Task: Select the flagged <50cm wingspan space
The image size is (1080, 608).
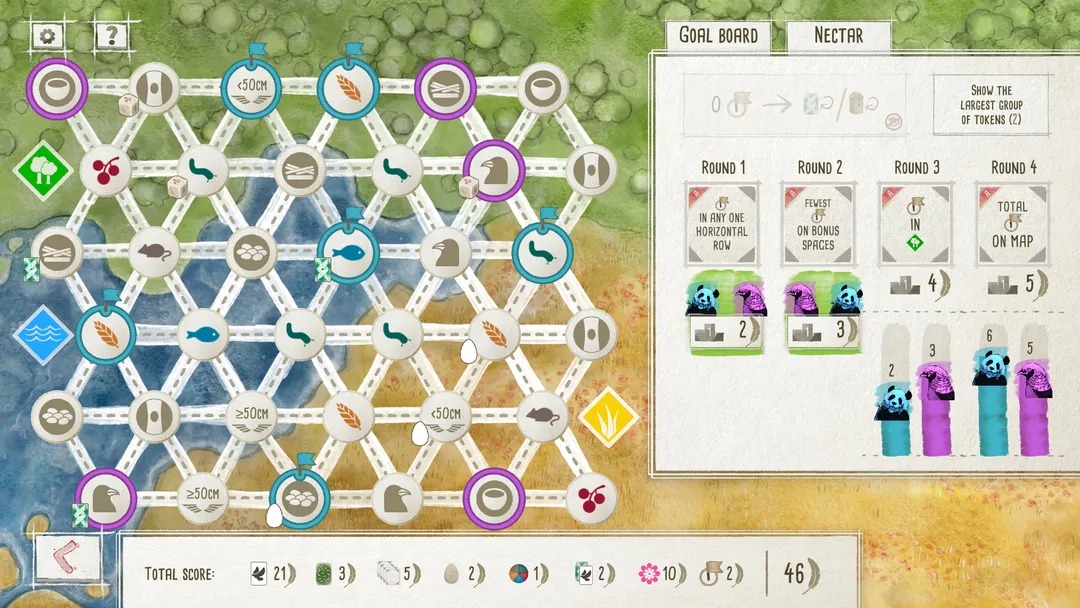Action: click(x=251, y=89)
